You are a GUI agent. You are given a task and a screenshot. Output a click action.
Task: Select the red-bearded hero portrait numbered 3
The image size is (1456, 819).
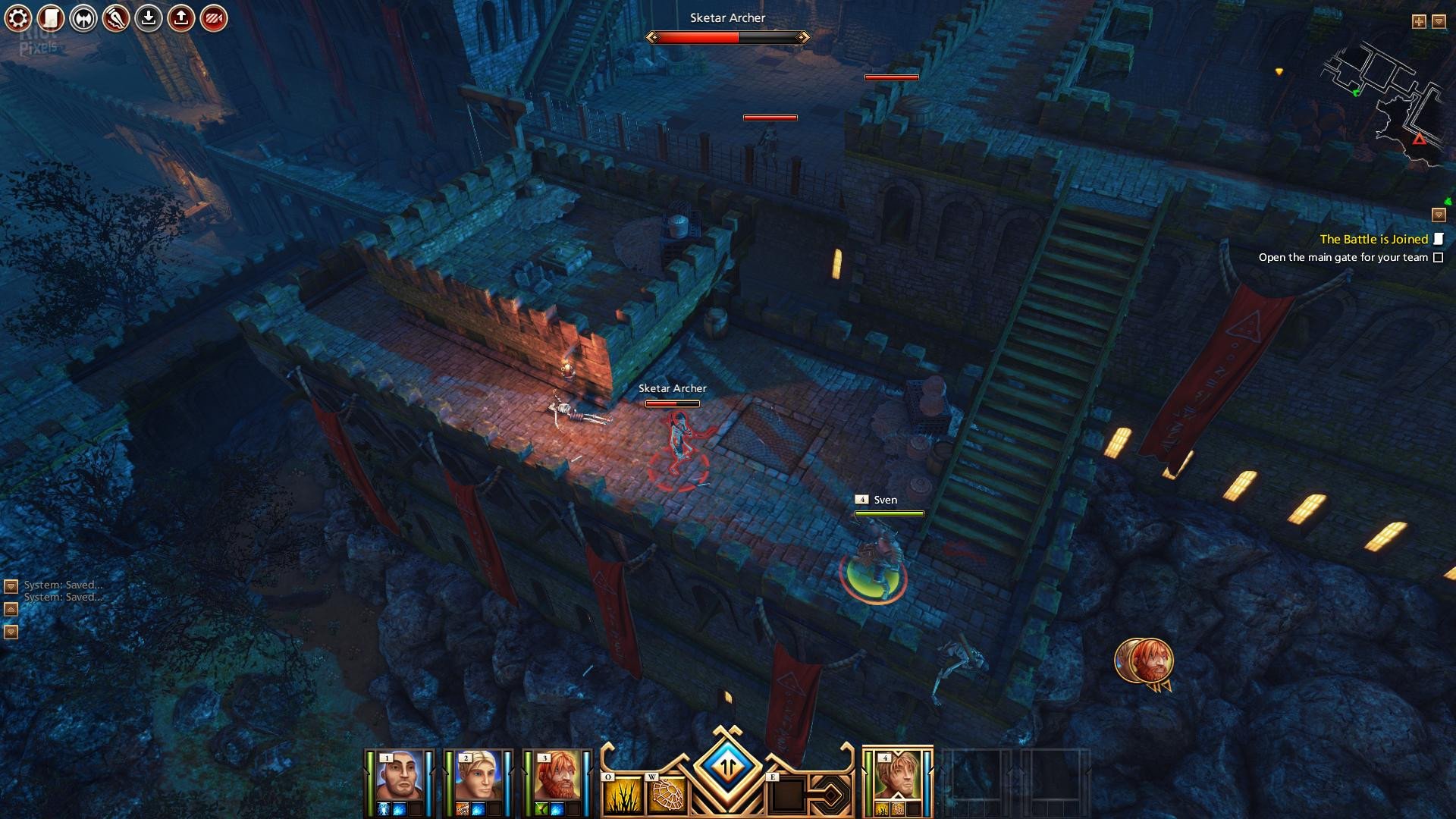coord(557,777)
